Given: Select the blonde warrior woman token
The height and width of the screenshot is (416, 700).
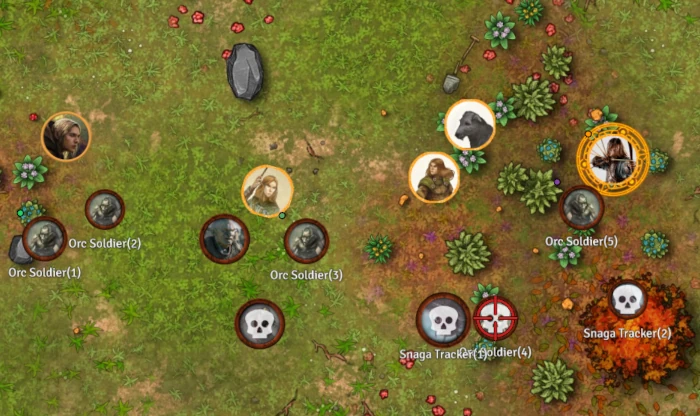Looking at the screenshot, I should coord(267,190).
